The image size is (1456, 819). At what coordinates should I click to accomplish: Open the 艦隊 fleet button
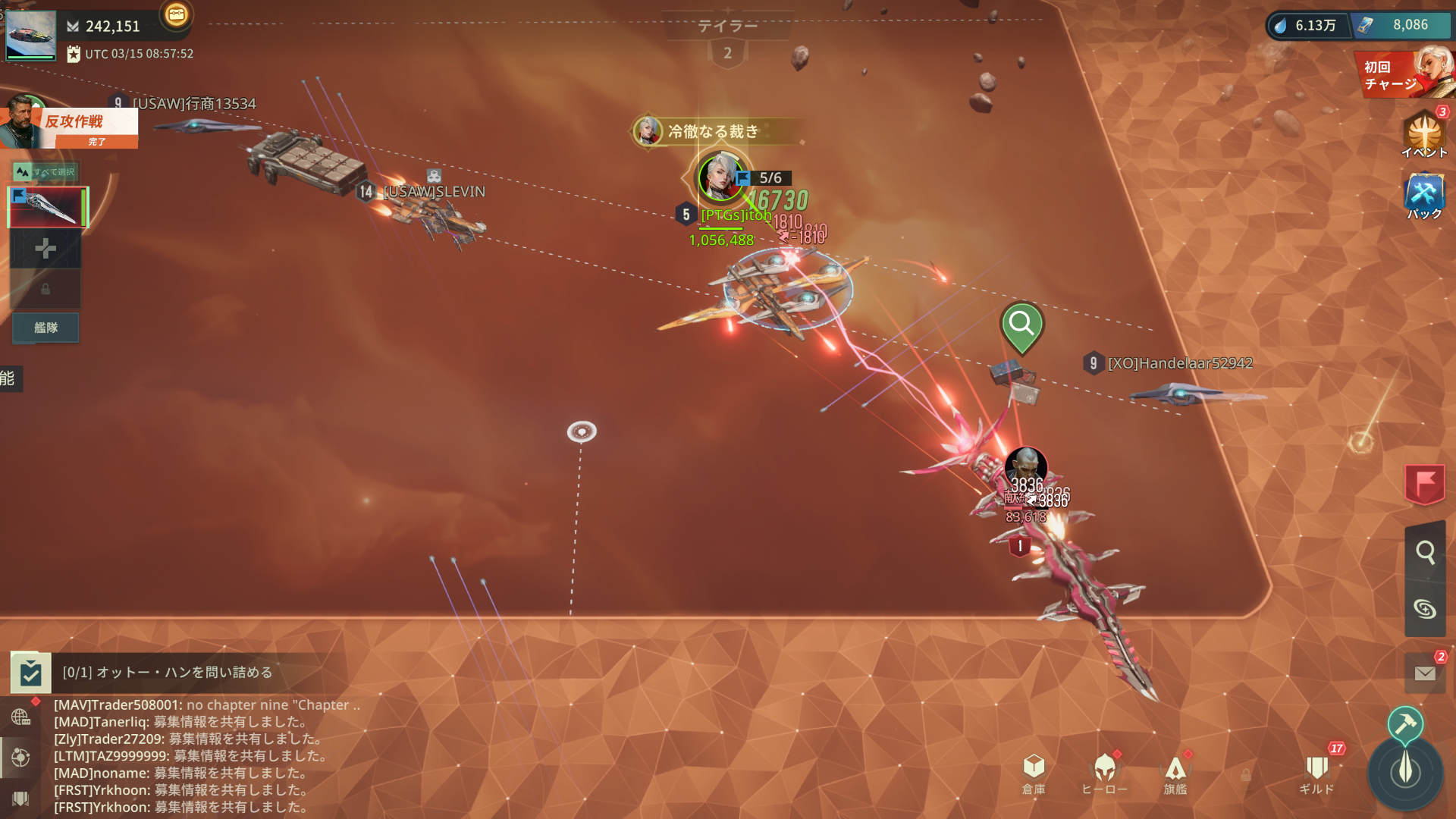45,328
